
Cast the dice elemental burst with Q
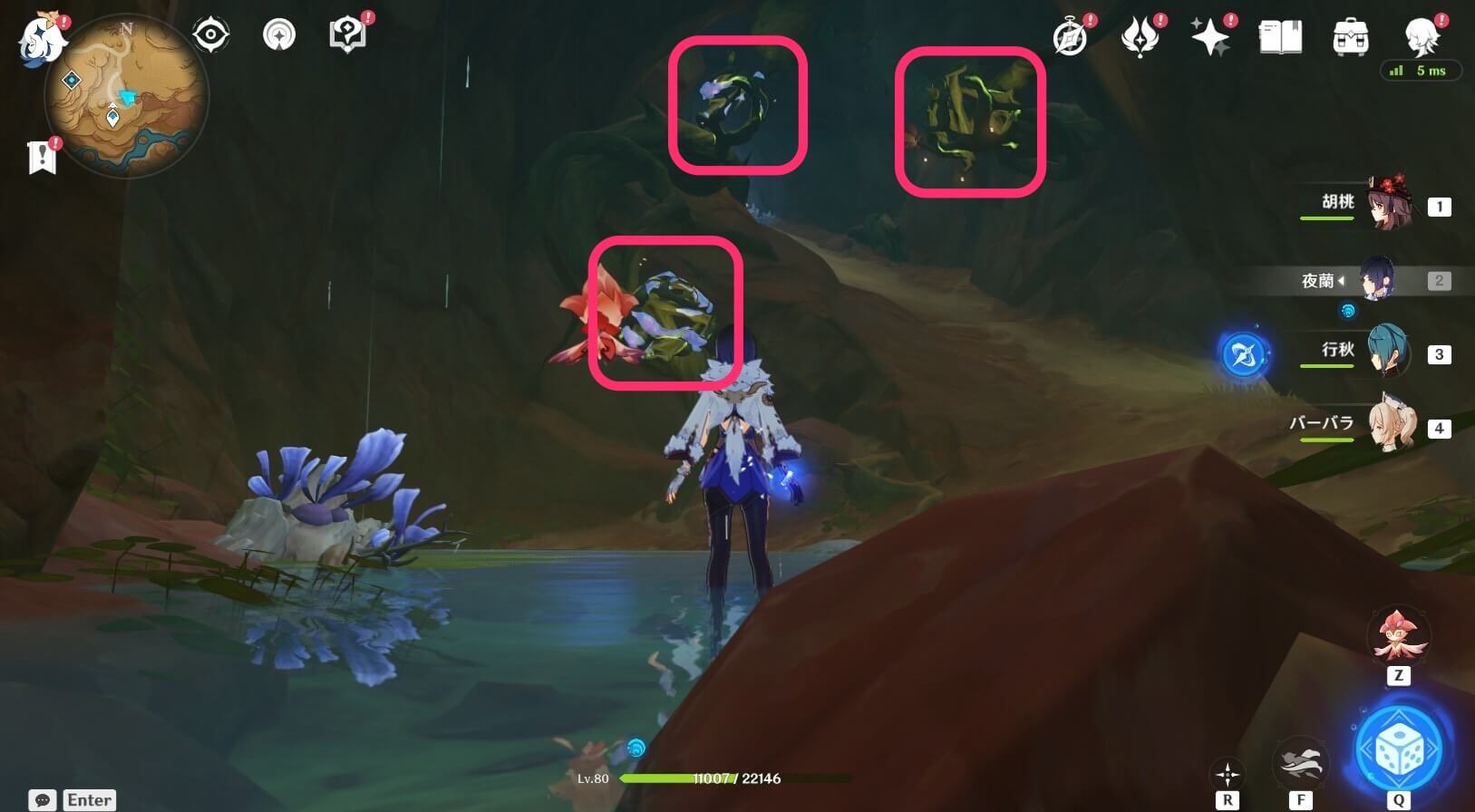coord(1400,746)
